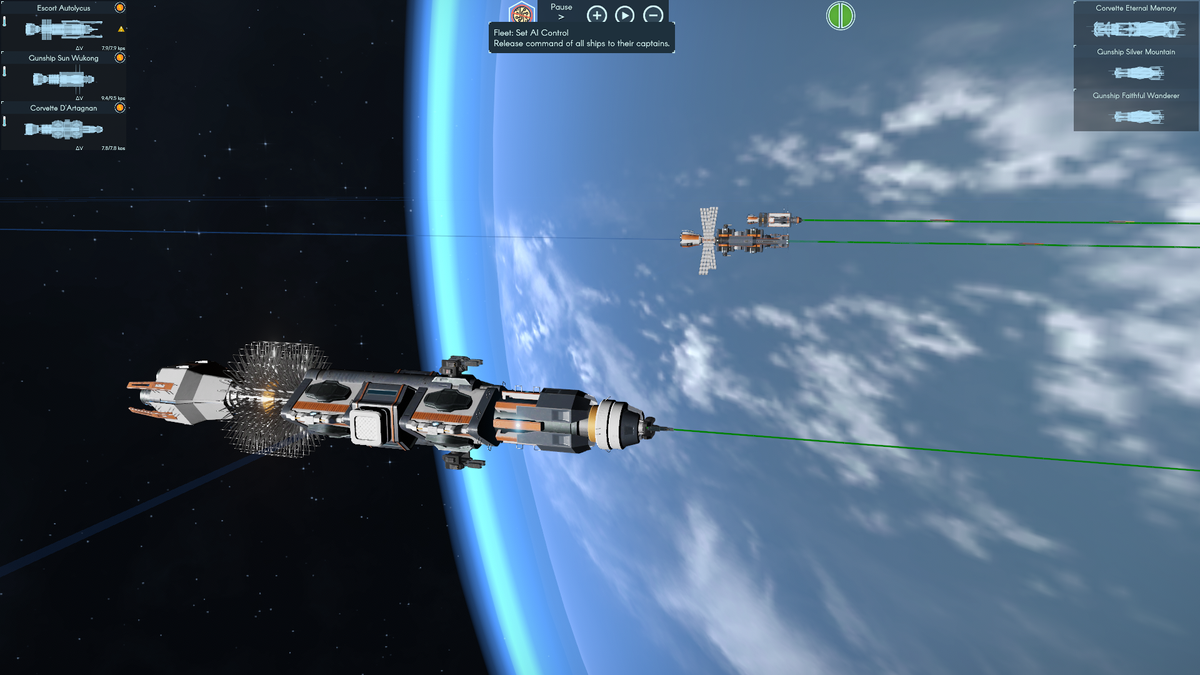Select enemy Gunship Silver Mountain panel
This screenshot has height=675, width=1200.
tap(1136, 67)
